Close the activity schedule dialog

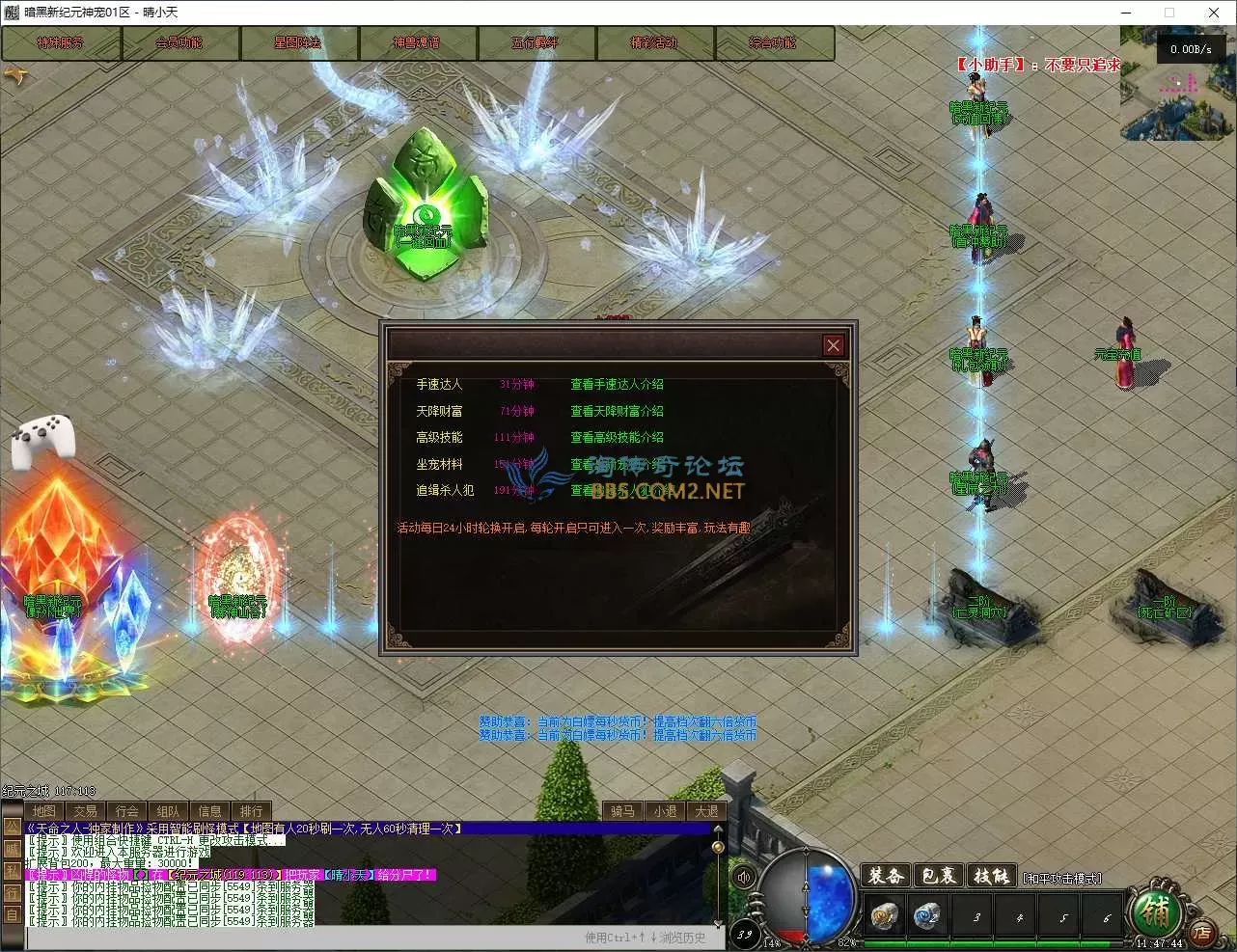click(834, 345)
